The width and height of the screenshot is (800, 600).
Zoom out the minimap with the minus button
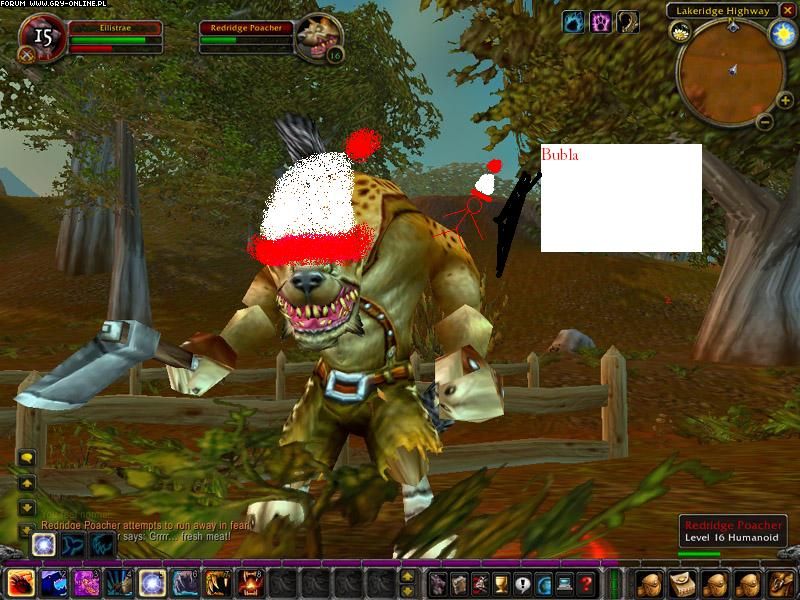[x=764, y=123]
